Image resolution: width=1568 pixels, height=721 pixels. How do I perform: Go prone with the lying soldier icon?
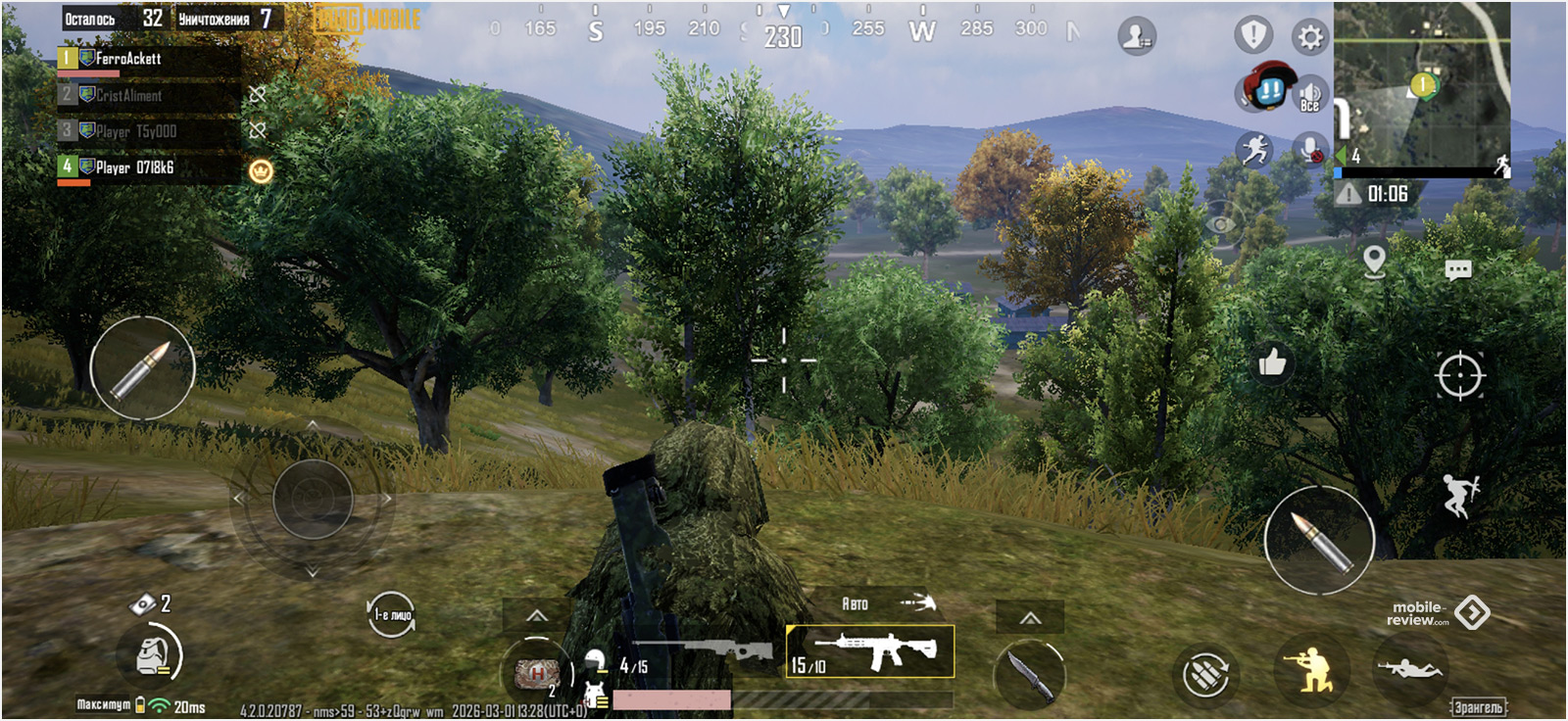tap(1409, 670)
